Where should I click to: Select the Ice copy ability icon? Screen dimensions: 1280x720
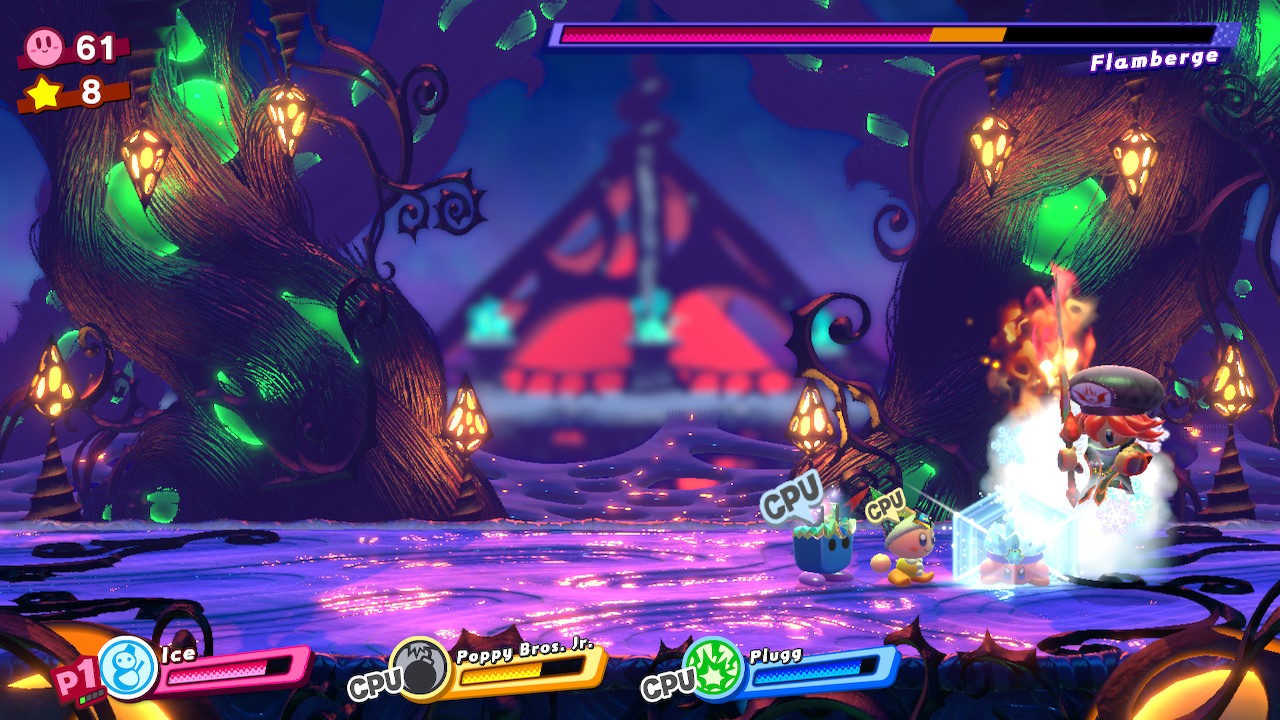point(128,667)
